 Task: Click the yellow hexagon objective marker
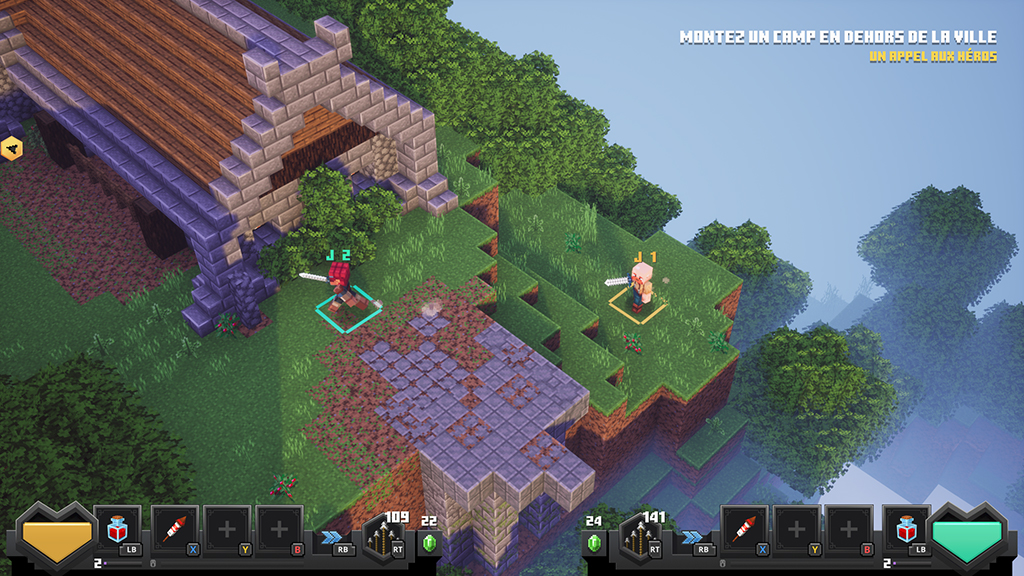[x=12, y=149]
